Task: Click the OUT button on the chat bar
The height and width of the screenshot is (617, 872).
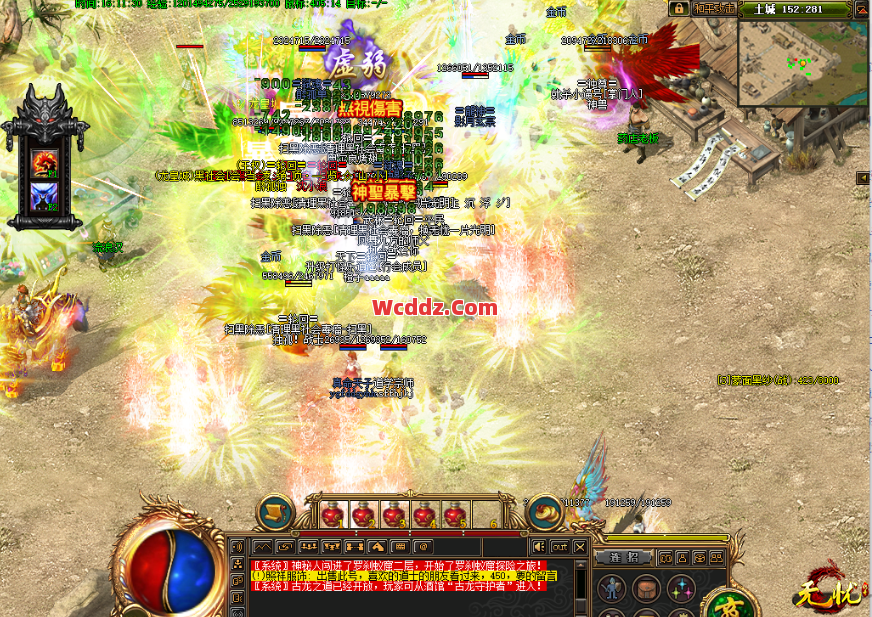Action: [x=559, y=547]
